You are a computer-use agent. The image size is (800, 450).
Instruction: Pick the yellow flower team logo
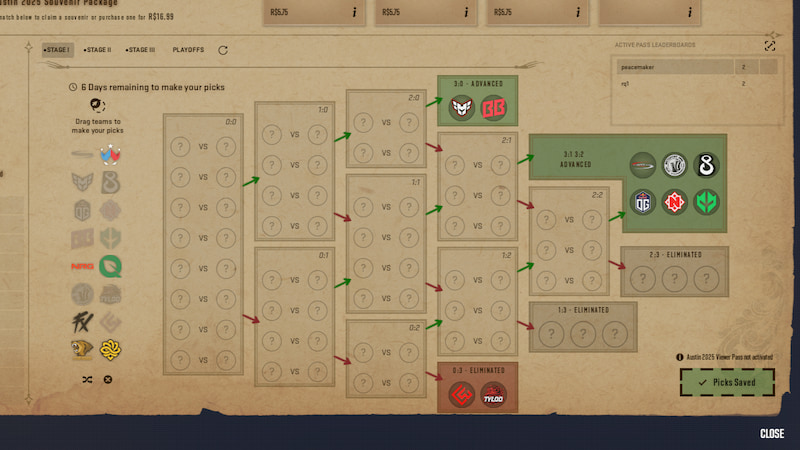tap(110, 350)
